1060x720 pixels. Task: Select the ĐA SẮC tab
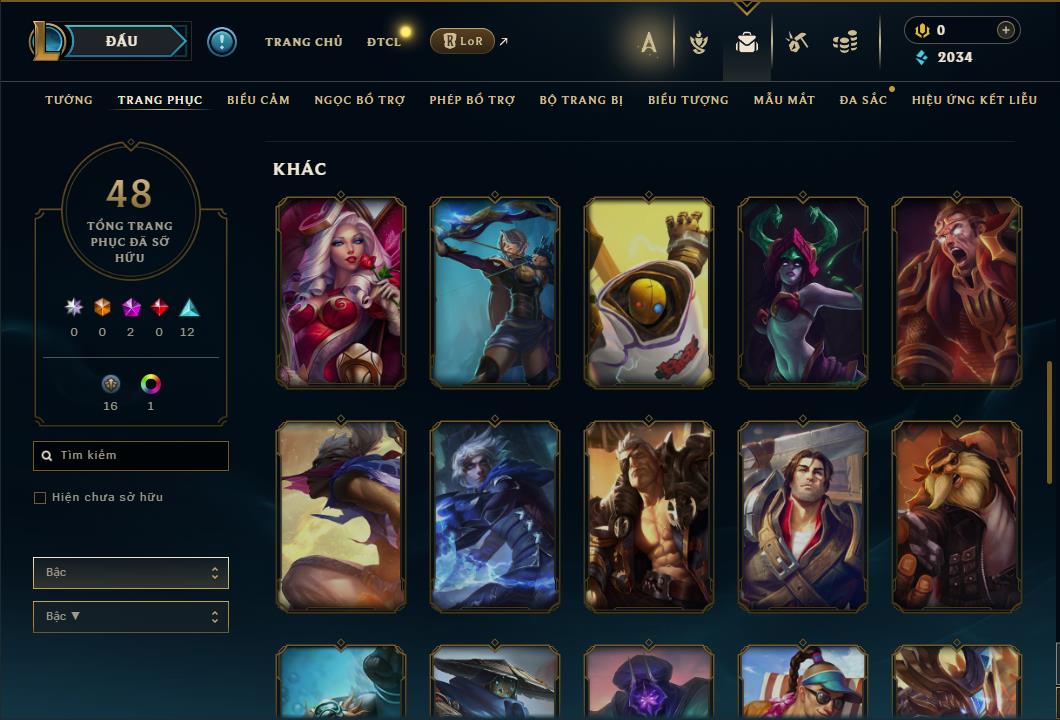[863, 100]
